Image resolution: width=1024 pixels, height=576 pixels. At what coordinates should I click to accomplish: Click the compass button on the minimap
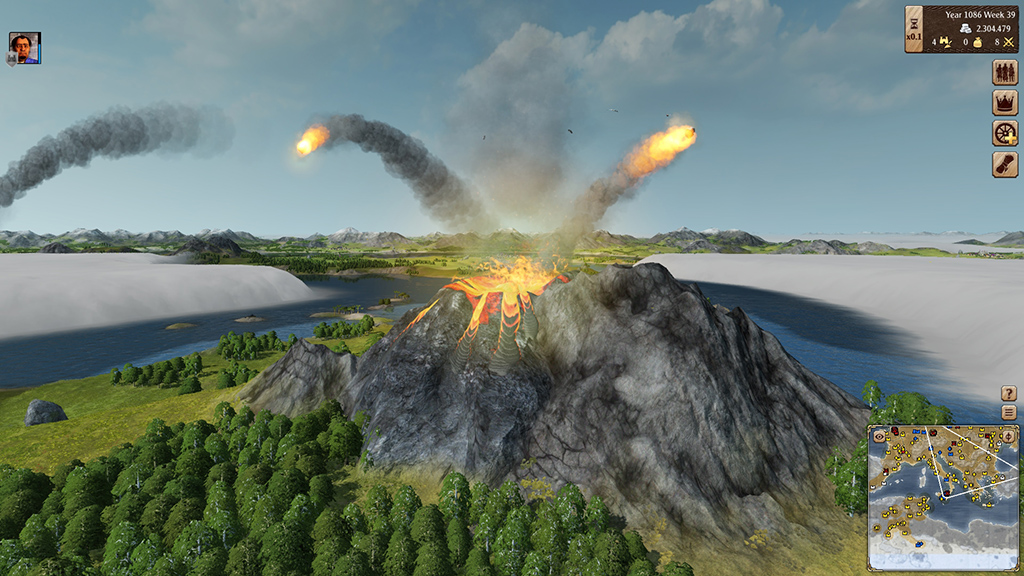[1008, 436]
